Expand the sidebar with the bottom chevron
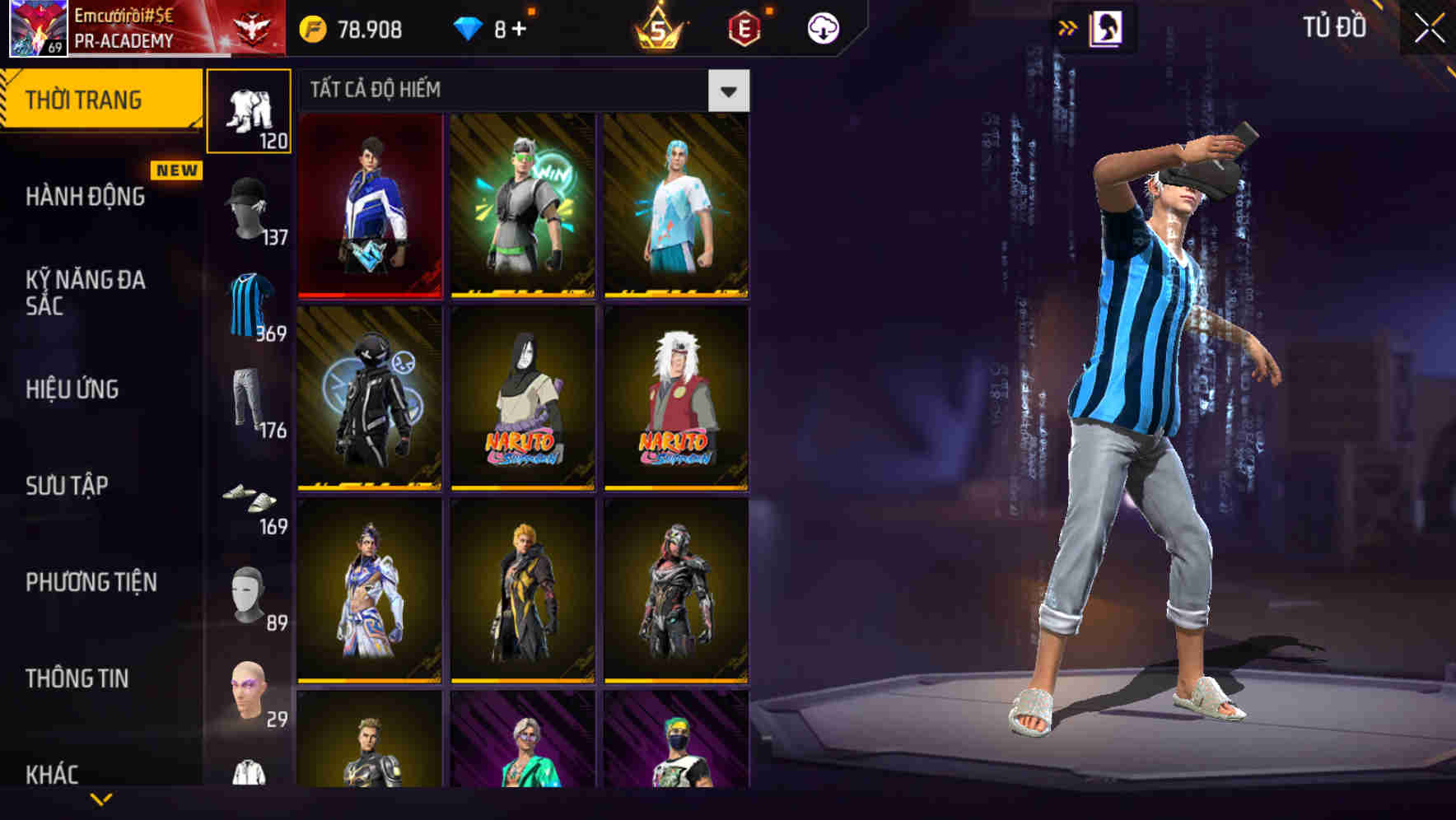 click(x=101, y=799)
